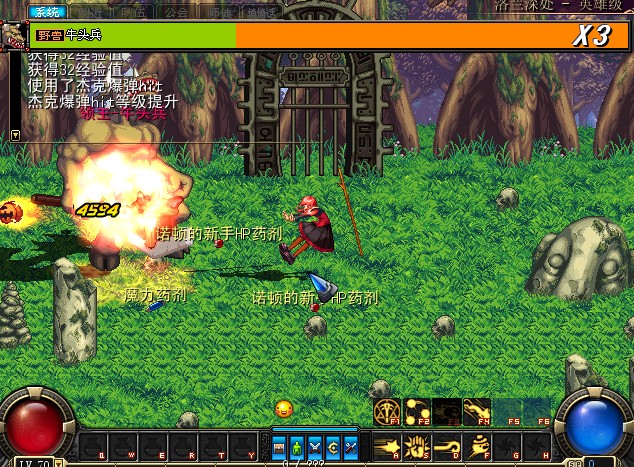The image size is (634, 467).
Task: Cast the hook swipe skill on D
Action: click(x=446, y=445)
